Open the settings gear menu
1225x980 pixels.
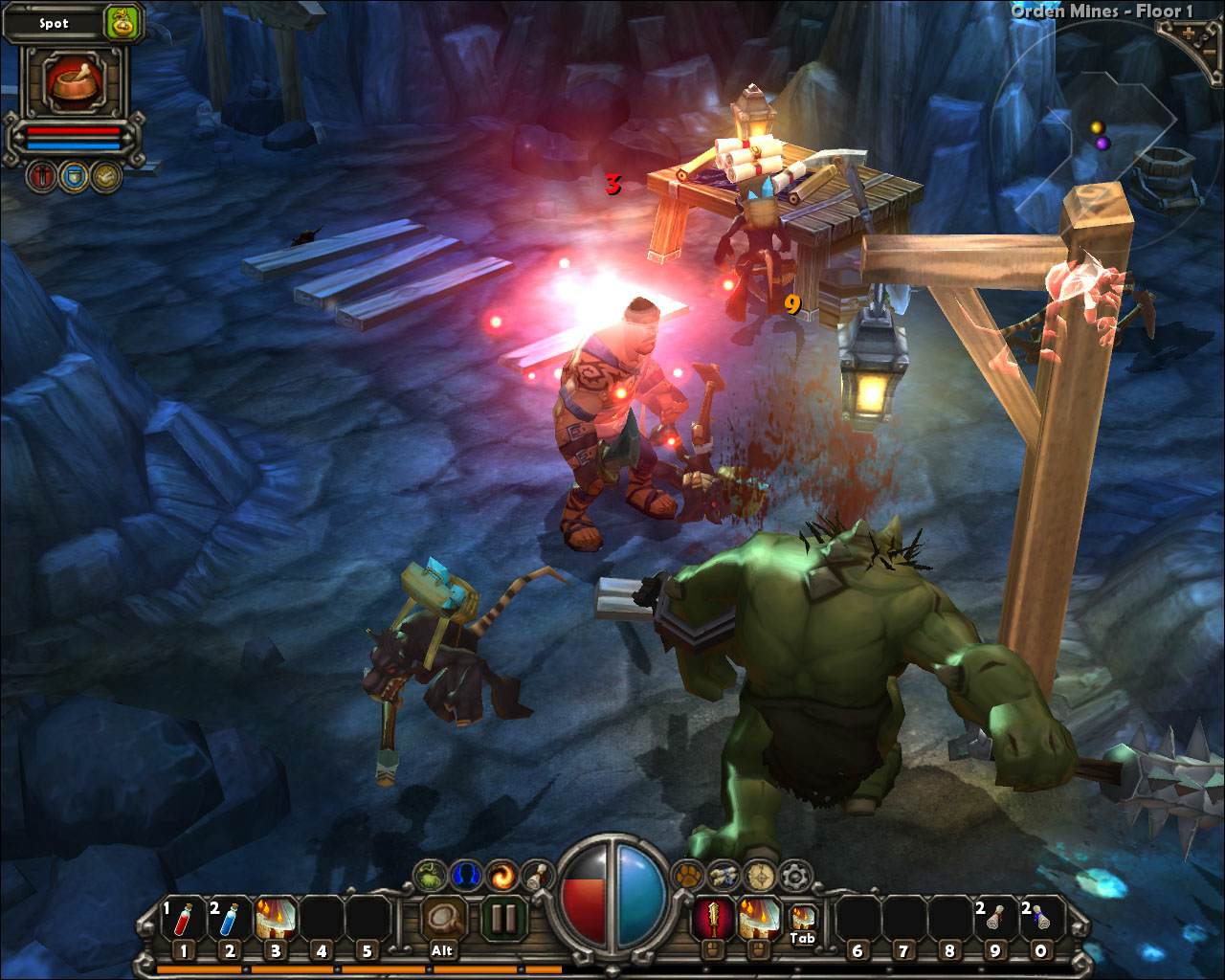[794, 874]
